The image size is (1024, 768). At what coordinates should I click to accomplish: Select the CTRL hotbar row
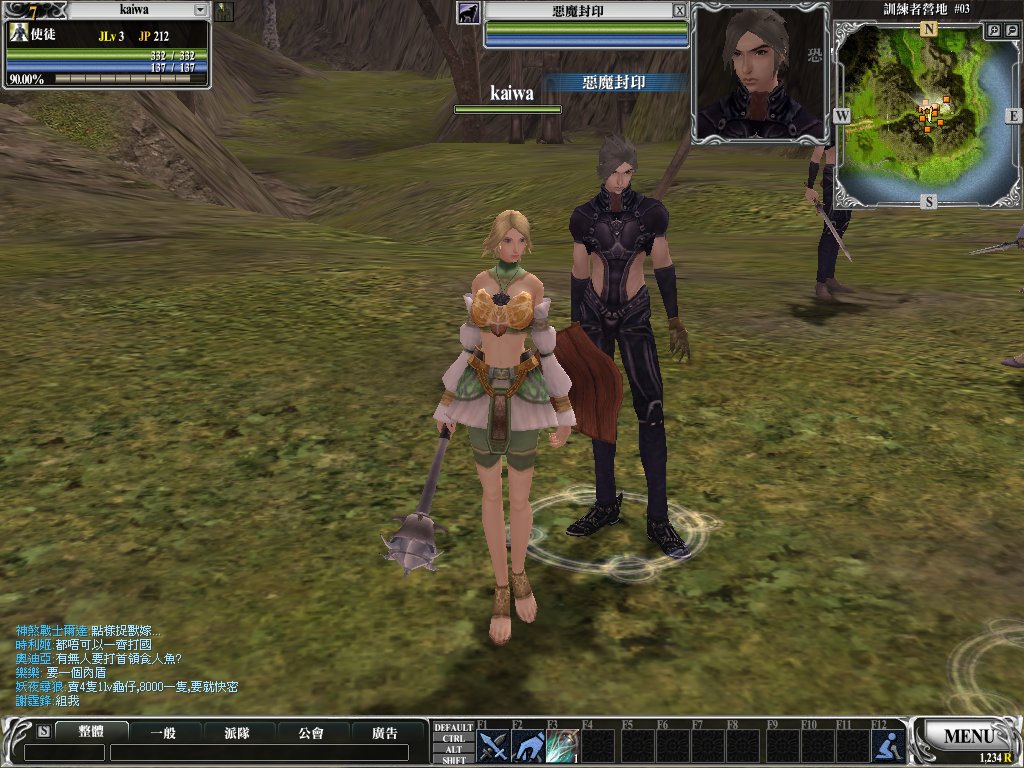(x=453, y=738)
